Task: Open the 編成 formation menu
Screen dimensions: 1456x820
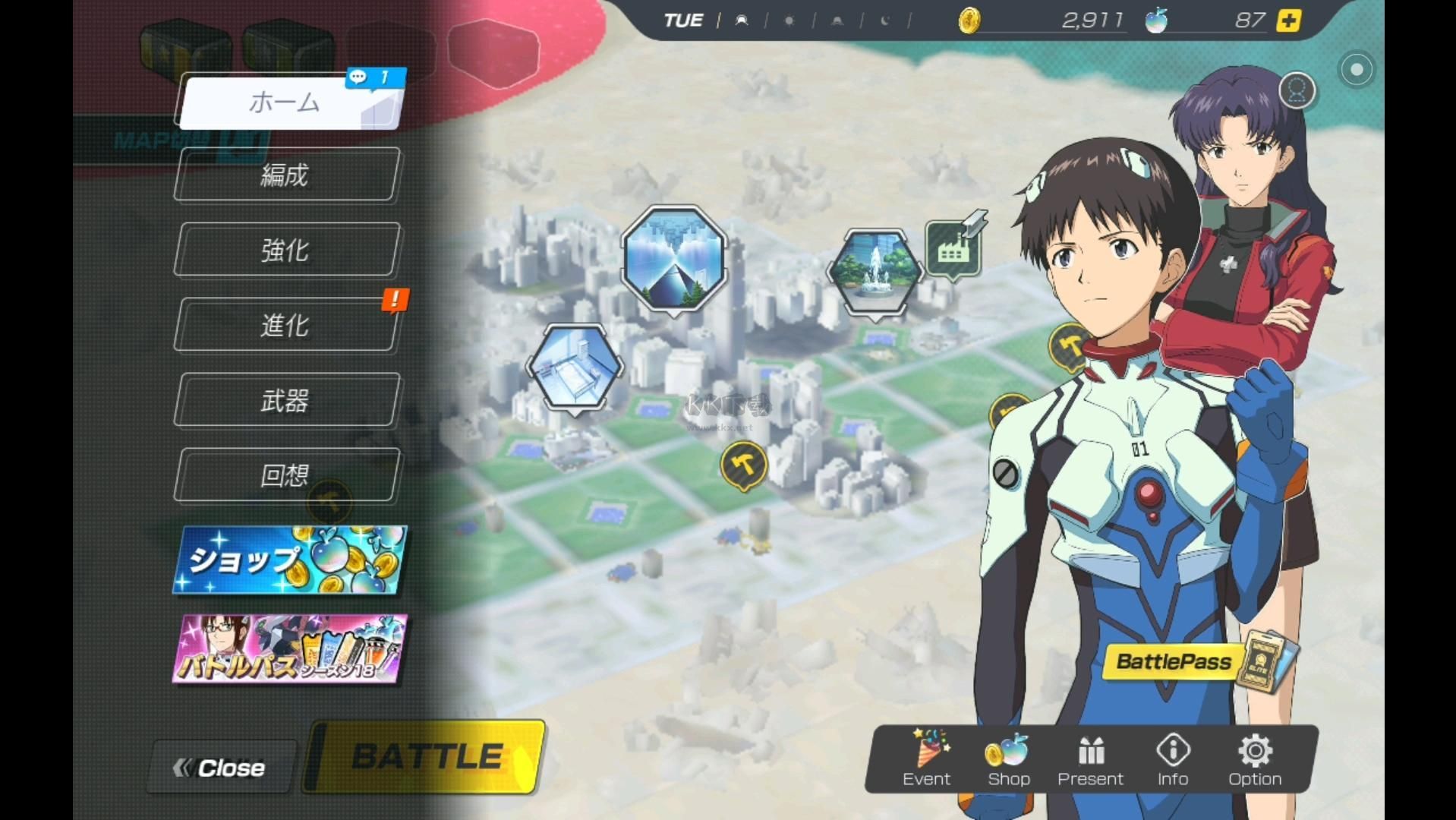Action: (286, 175)
